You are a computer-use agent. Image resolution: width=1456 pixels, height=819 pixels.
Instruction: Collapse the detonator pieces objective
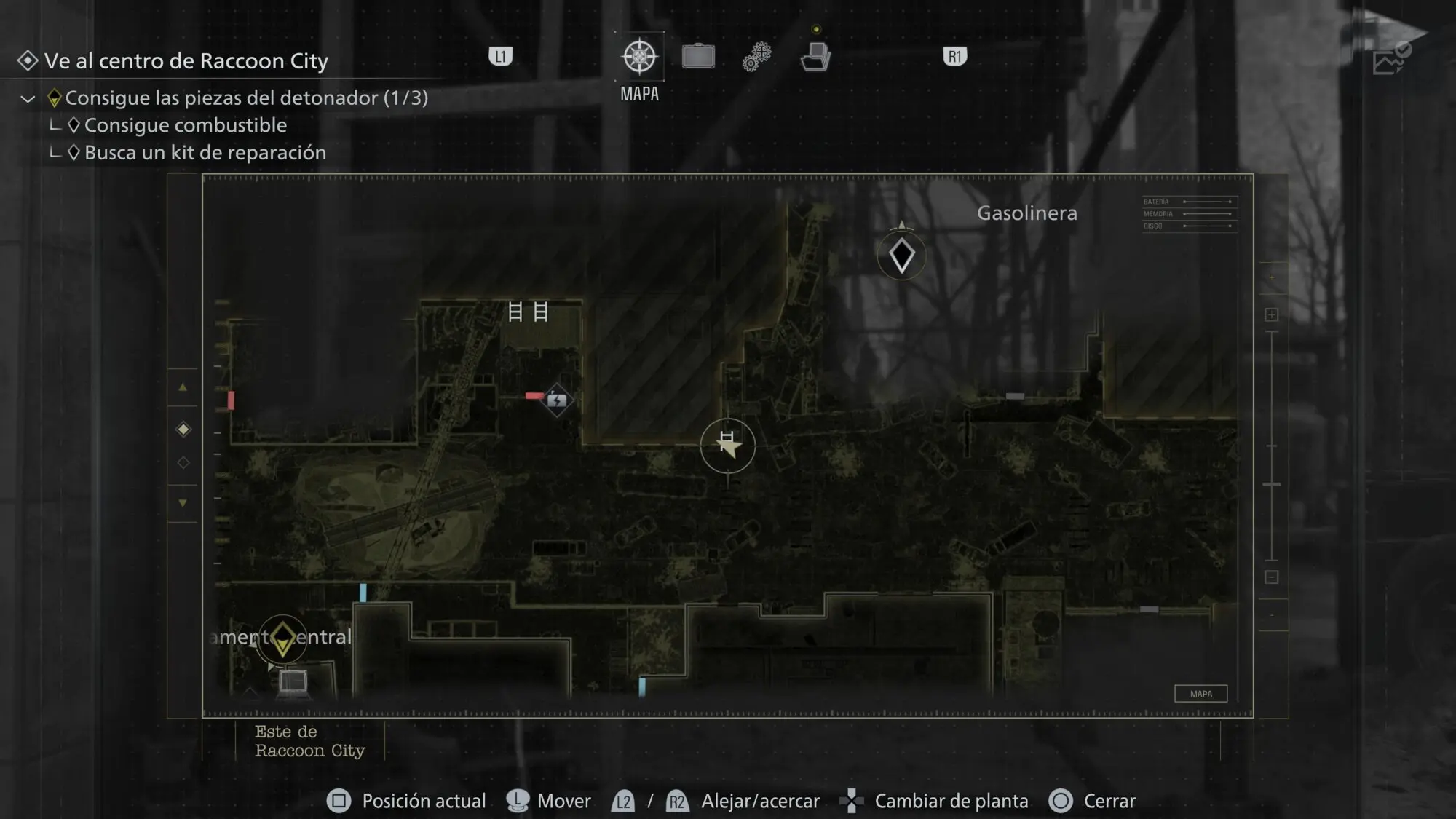pyautogui.click(x=28, y=98)
